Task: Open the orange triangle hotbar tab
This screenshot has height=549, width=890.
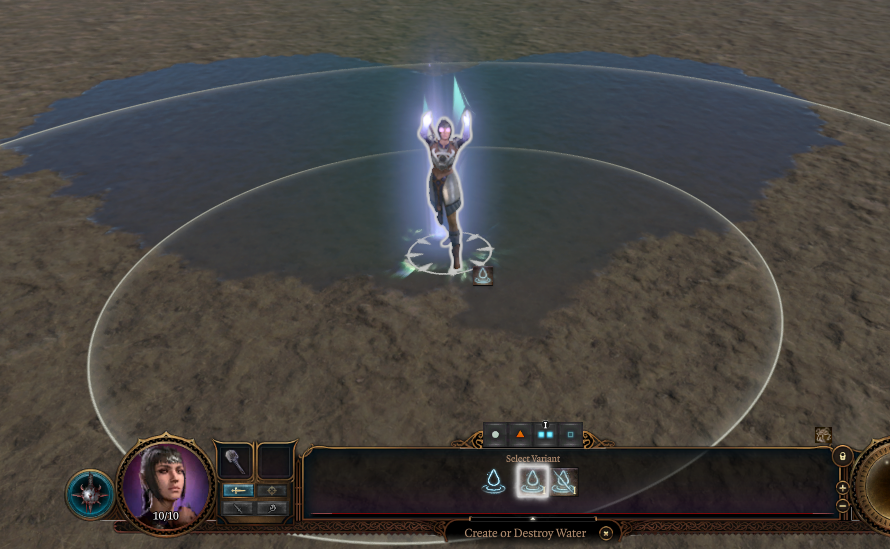Action: pos(520,435)
